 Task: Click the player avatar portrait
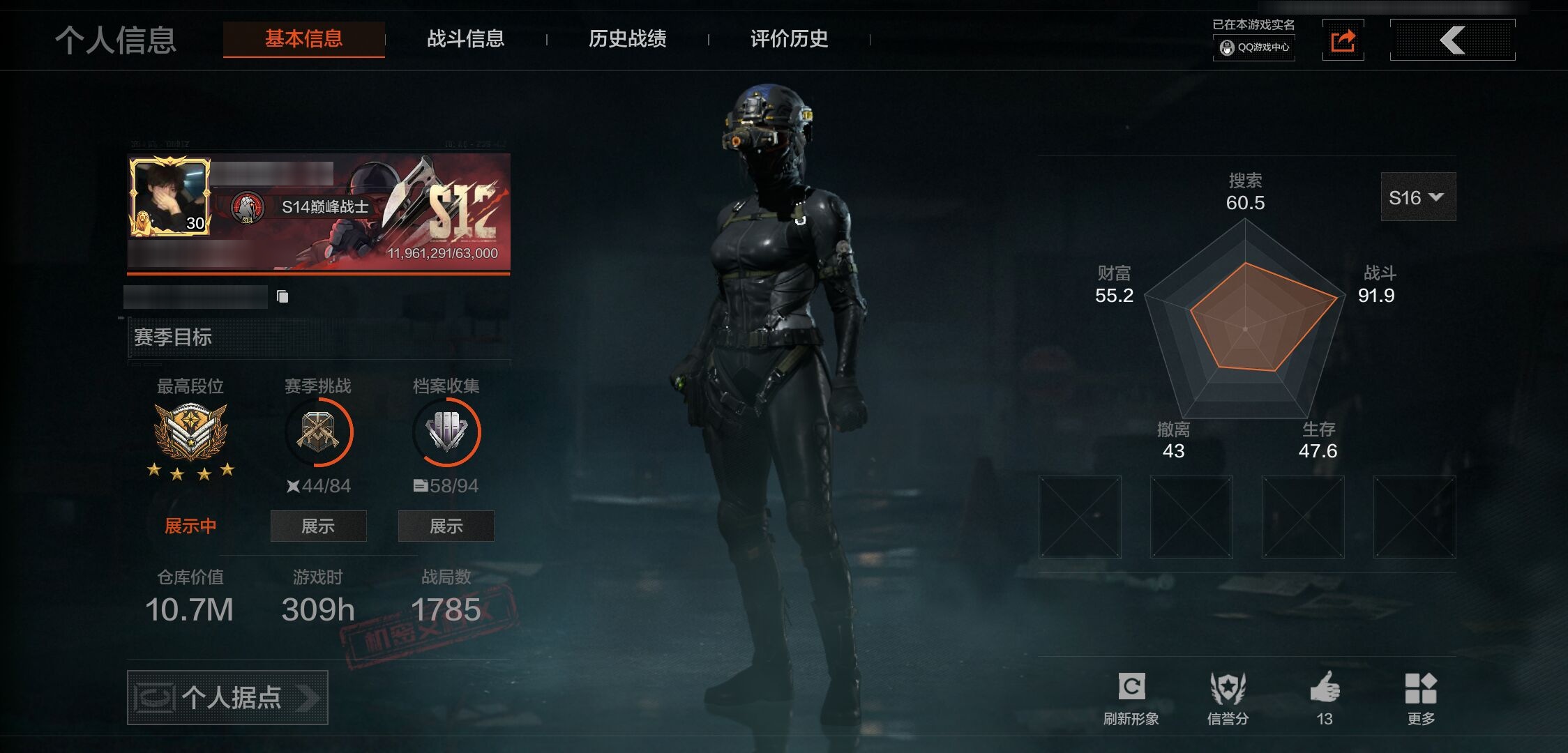tap(170, 197)
